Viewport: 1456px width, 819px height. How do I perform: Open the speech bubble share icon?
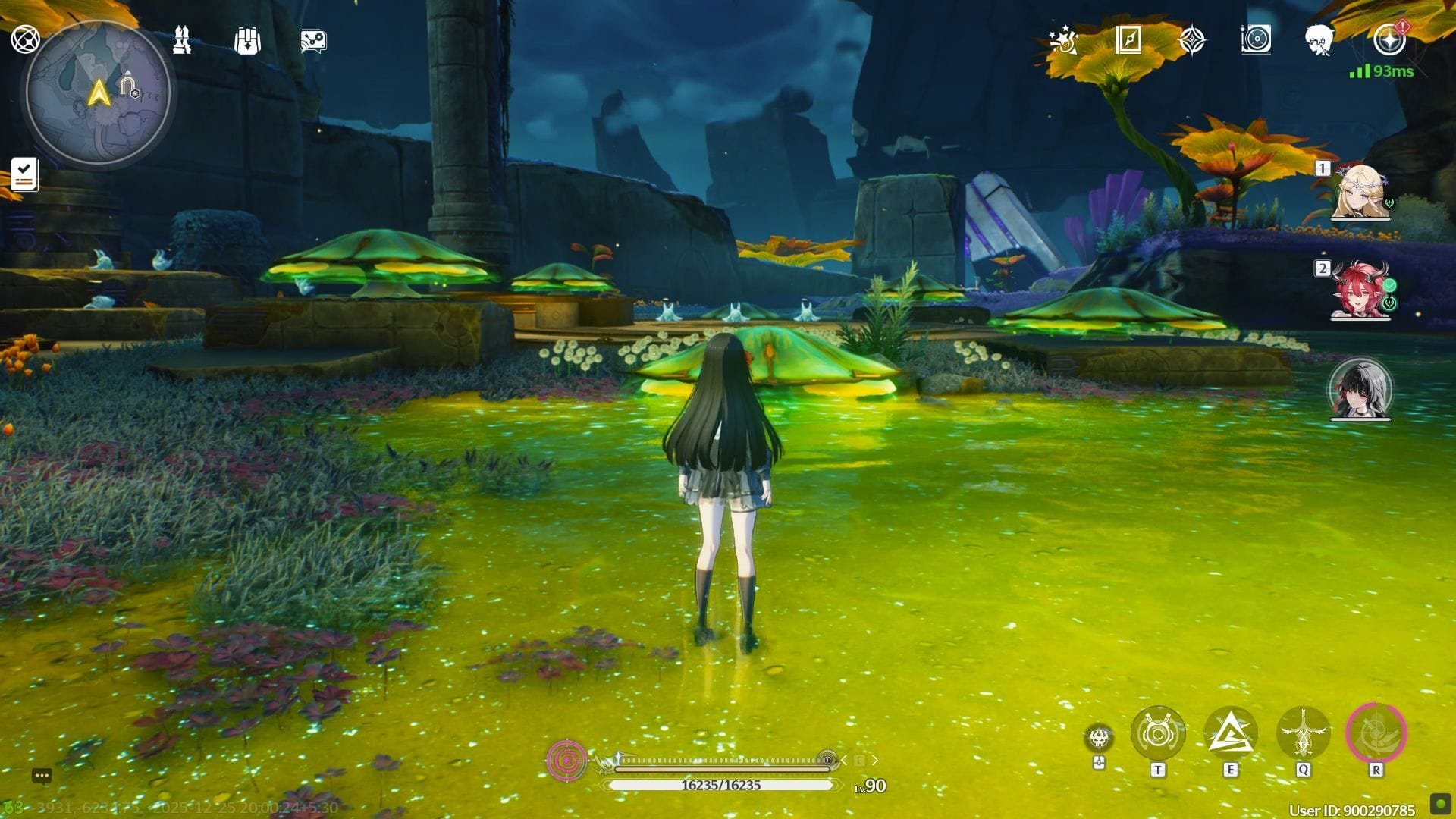click(312, 41)
